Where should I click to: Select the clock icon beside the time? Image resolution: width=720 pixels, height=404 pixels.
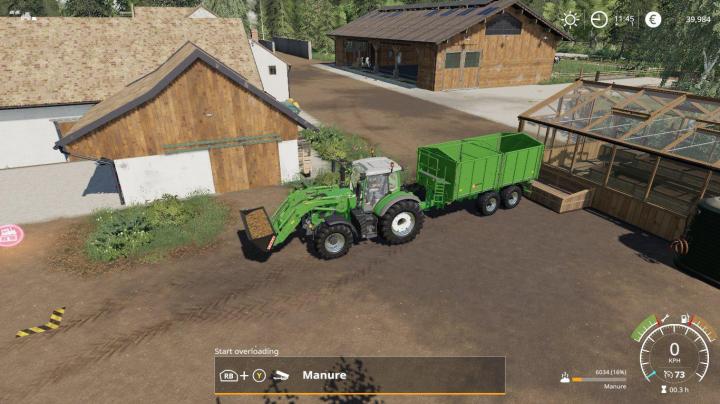(599, 19)
